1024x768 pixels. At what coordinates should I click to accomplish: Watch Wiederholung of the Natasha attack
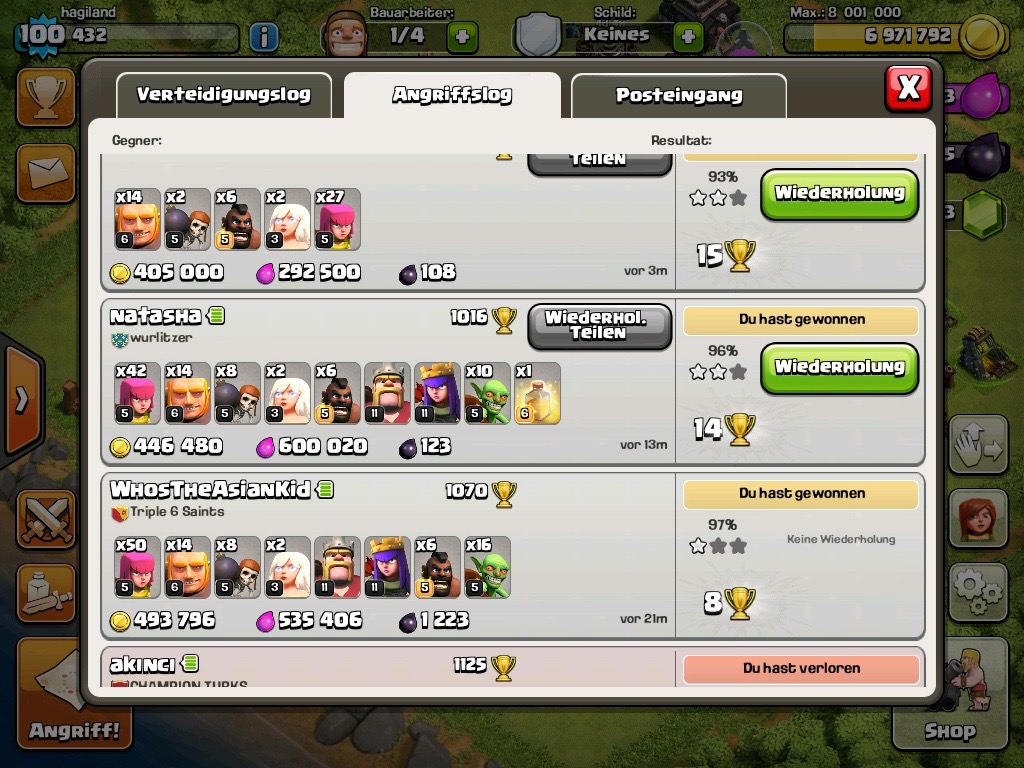pyautogui.click(x=838, y=367)
